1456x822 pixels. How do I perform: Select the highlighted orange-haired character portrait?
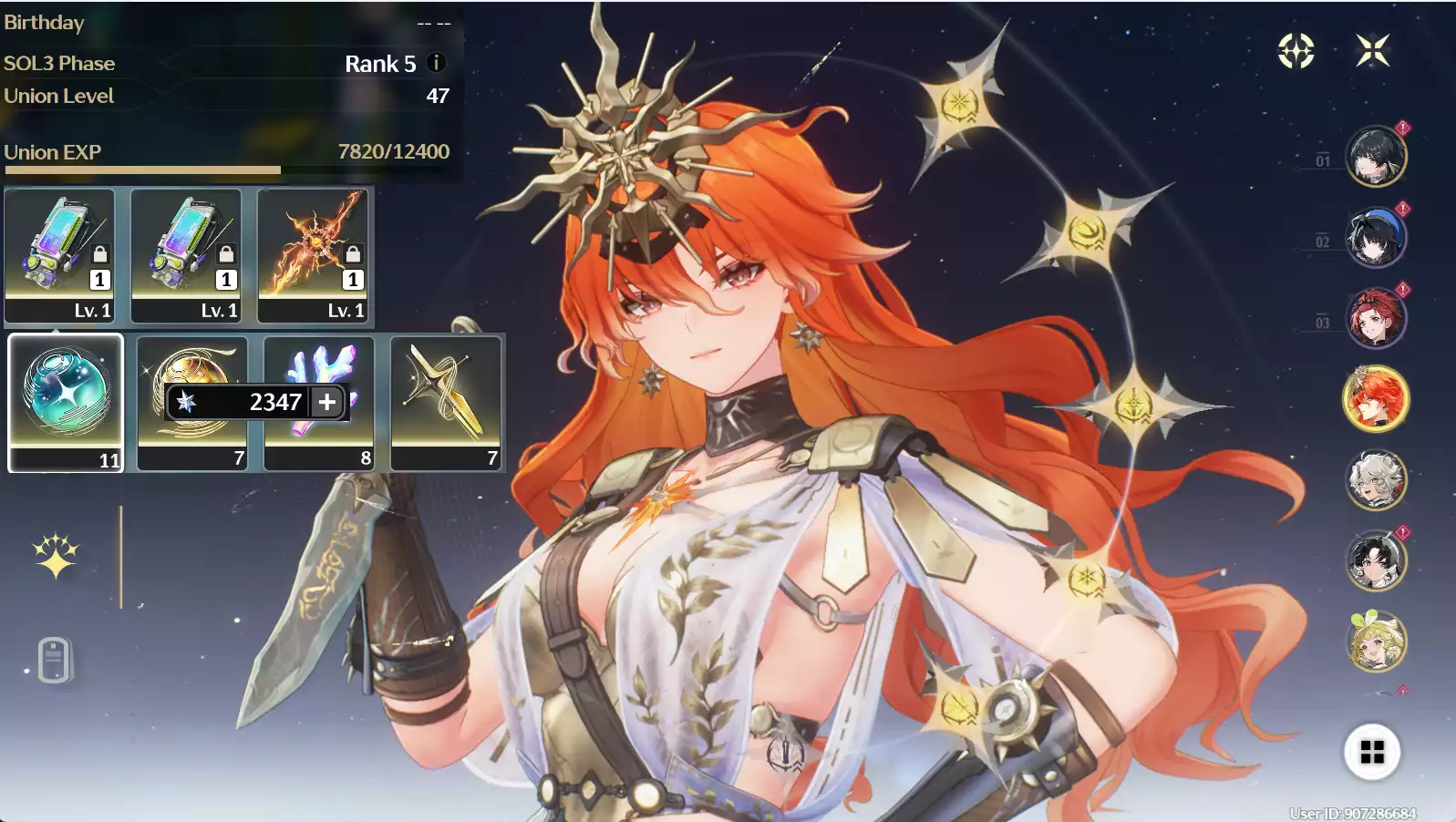click(x=1376, y=399)
